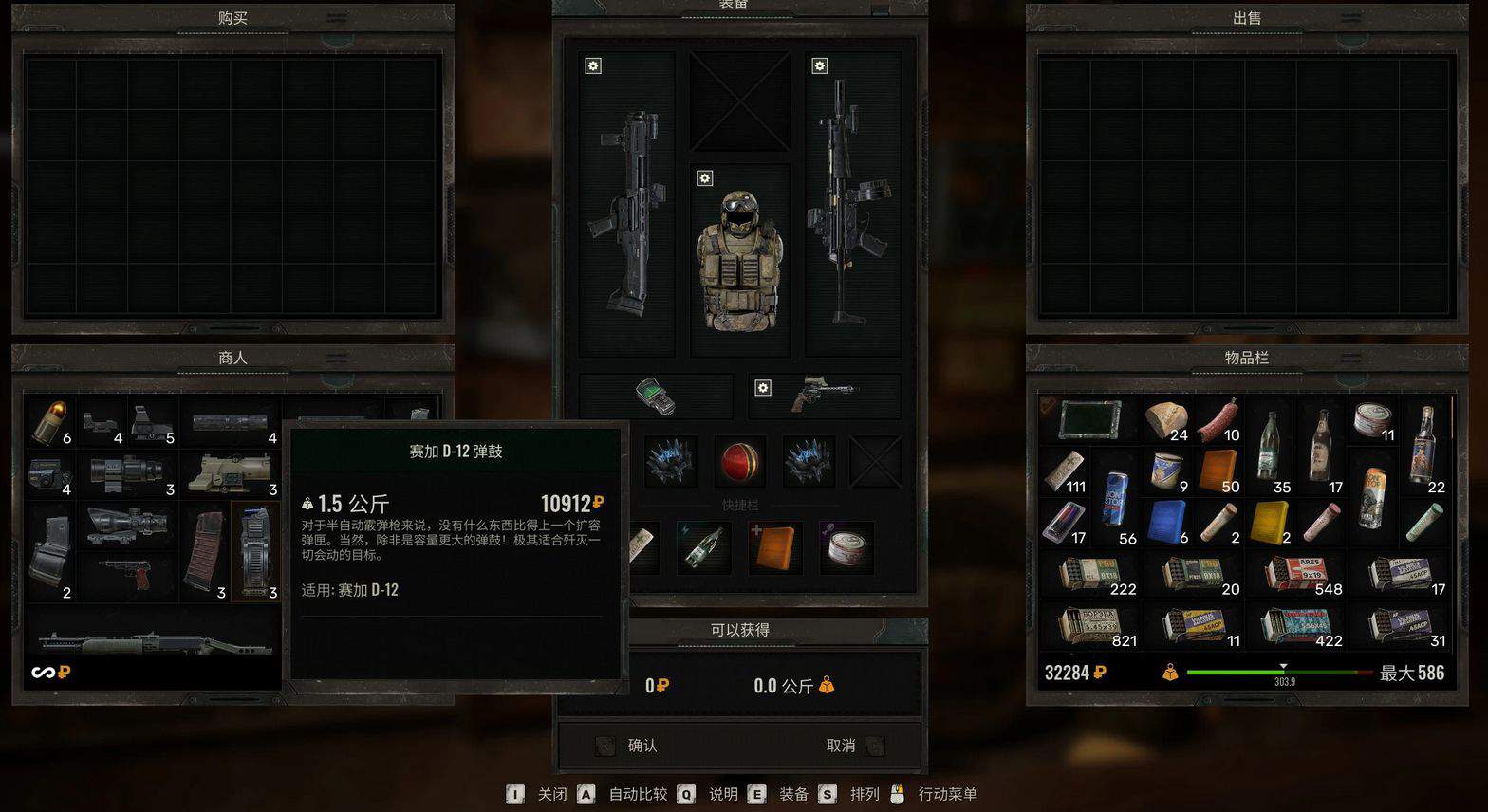Select the tan ACOG-style scope
The image size is (1488, 812).
(x=231, y=471)
